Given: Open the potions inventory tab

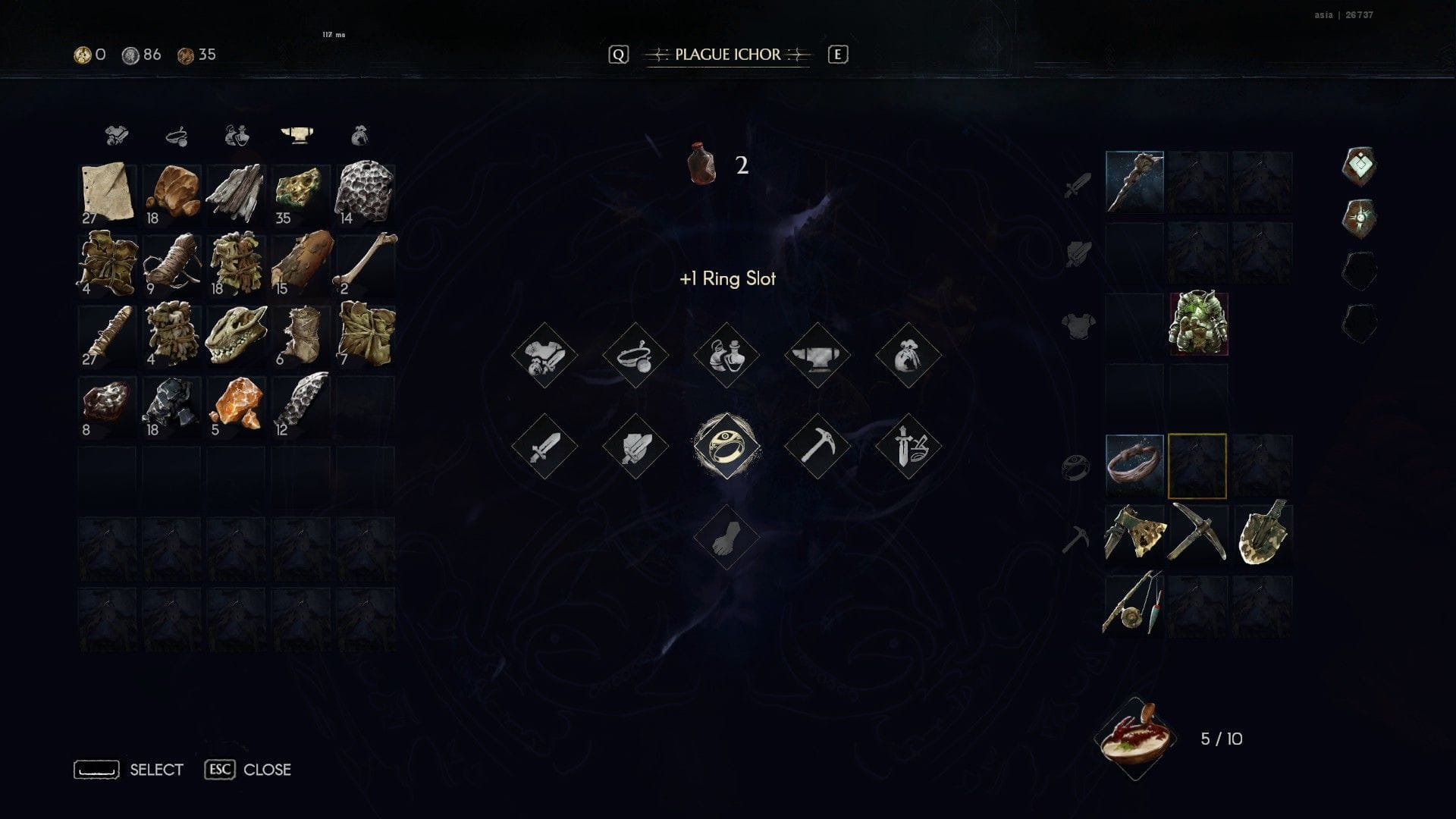Looking at the screenshot, I should pyautogui.click(x=237, y=136).
